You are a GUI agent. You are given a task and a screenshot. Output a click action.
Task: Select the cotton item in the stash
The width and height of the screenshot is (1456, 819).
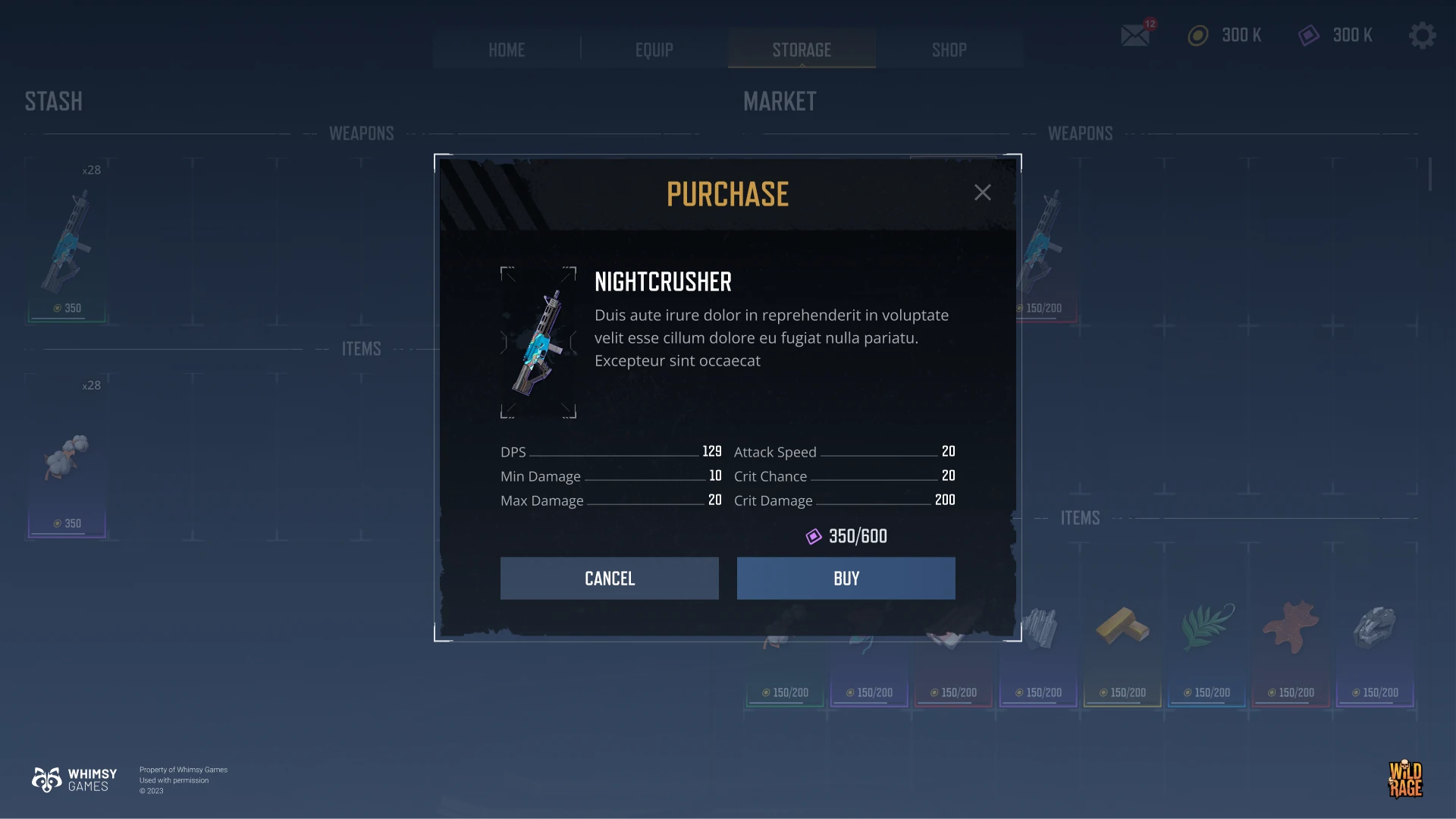tap(67, 457)
